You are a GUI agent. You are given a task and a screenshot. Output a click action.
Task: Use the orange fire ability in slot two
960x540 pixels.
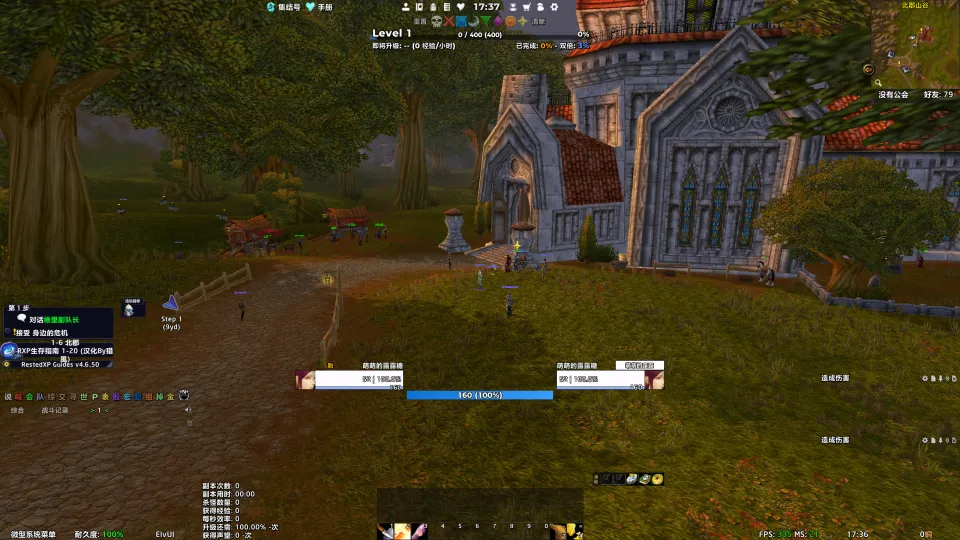(402, 530)
